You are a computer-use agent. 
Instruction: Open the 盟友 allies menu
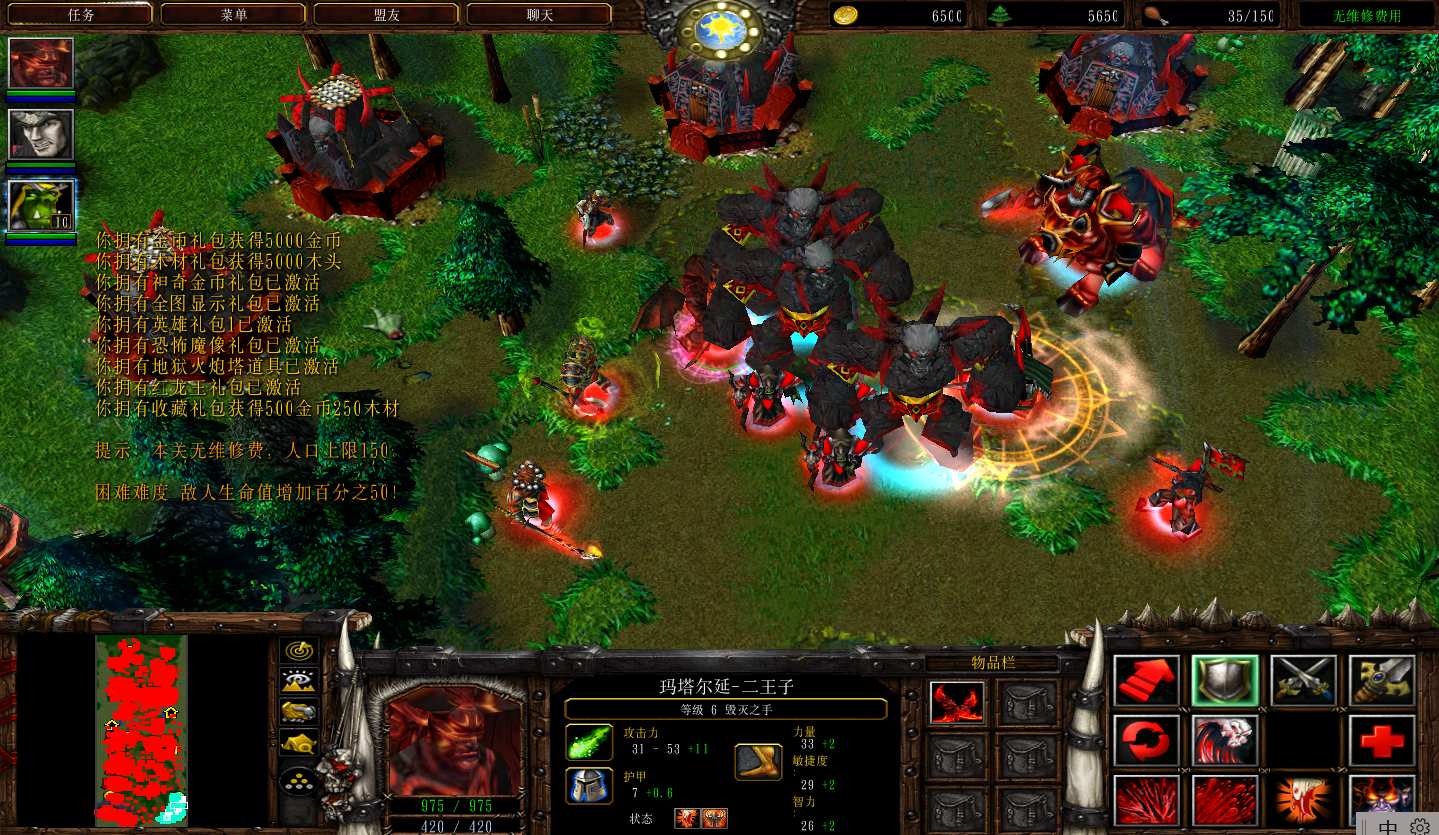pos(386,15)
